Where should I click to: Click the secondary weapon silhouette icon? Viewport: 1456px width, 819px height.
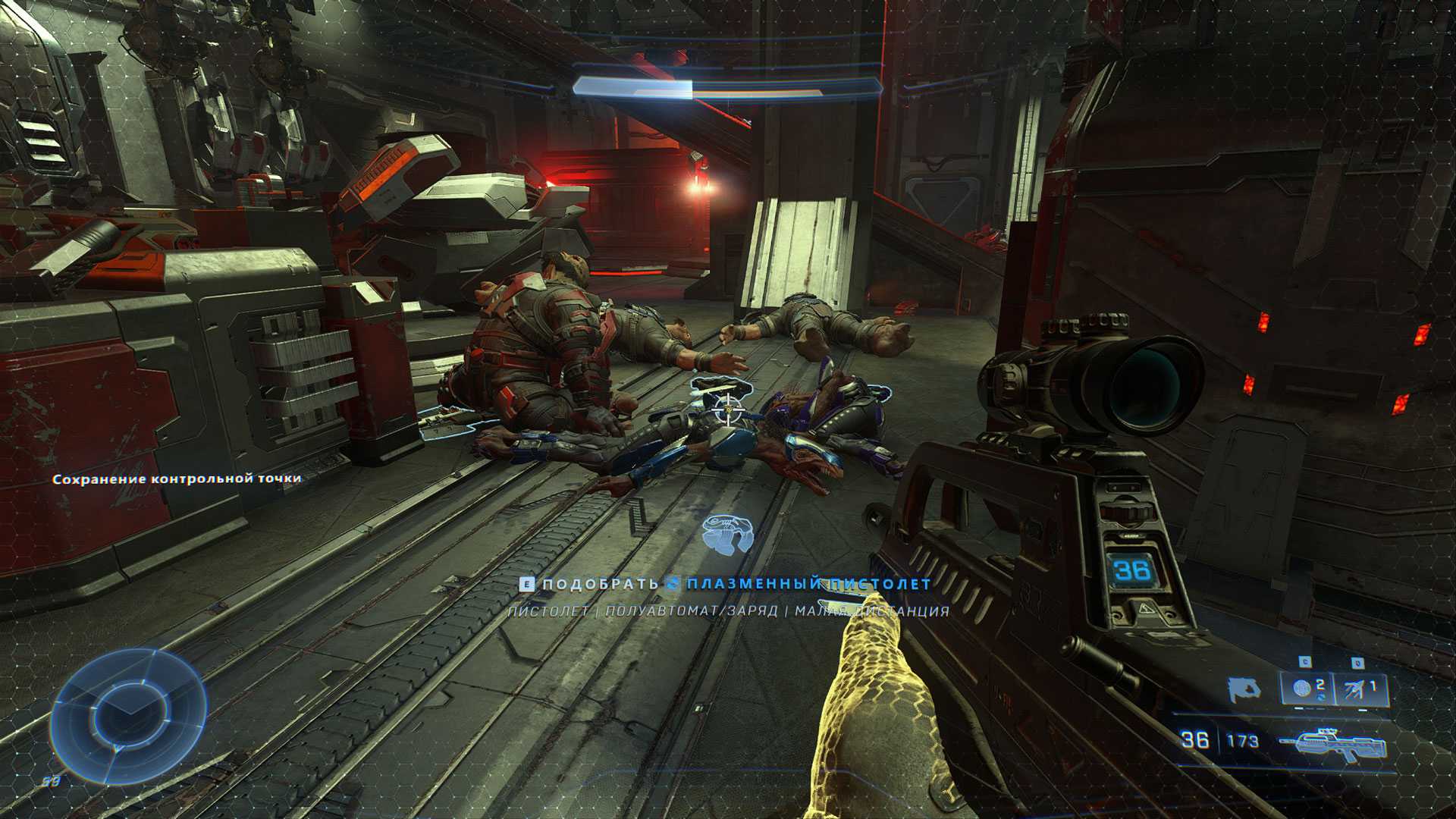tap(1244, 689)
